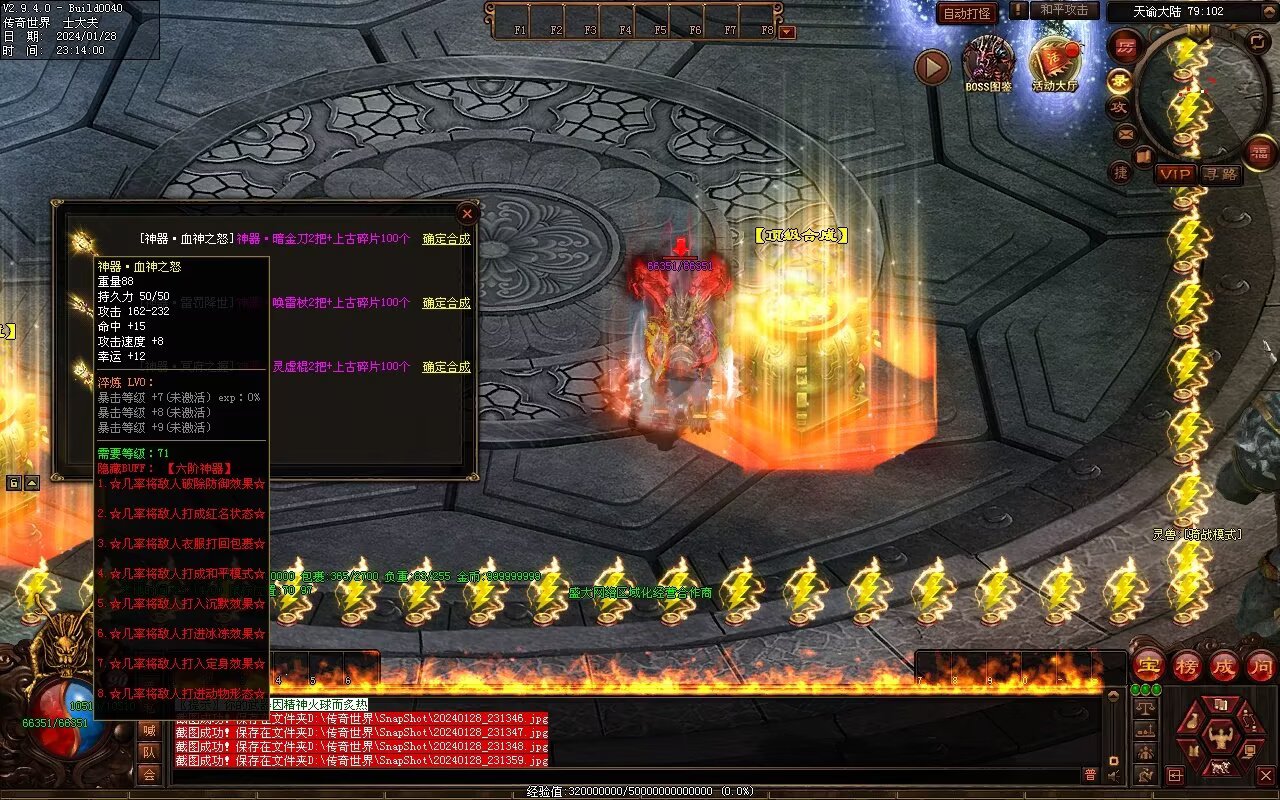Open the 活动大厅 events hall
The width and height of the screenshot is (1280, 800).
pos(1055,62)
